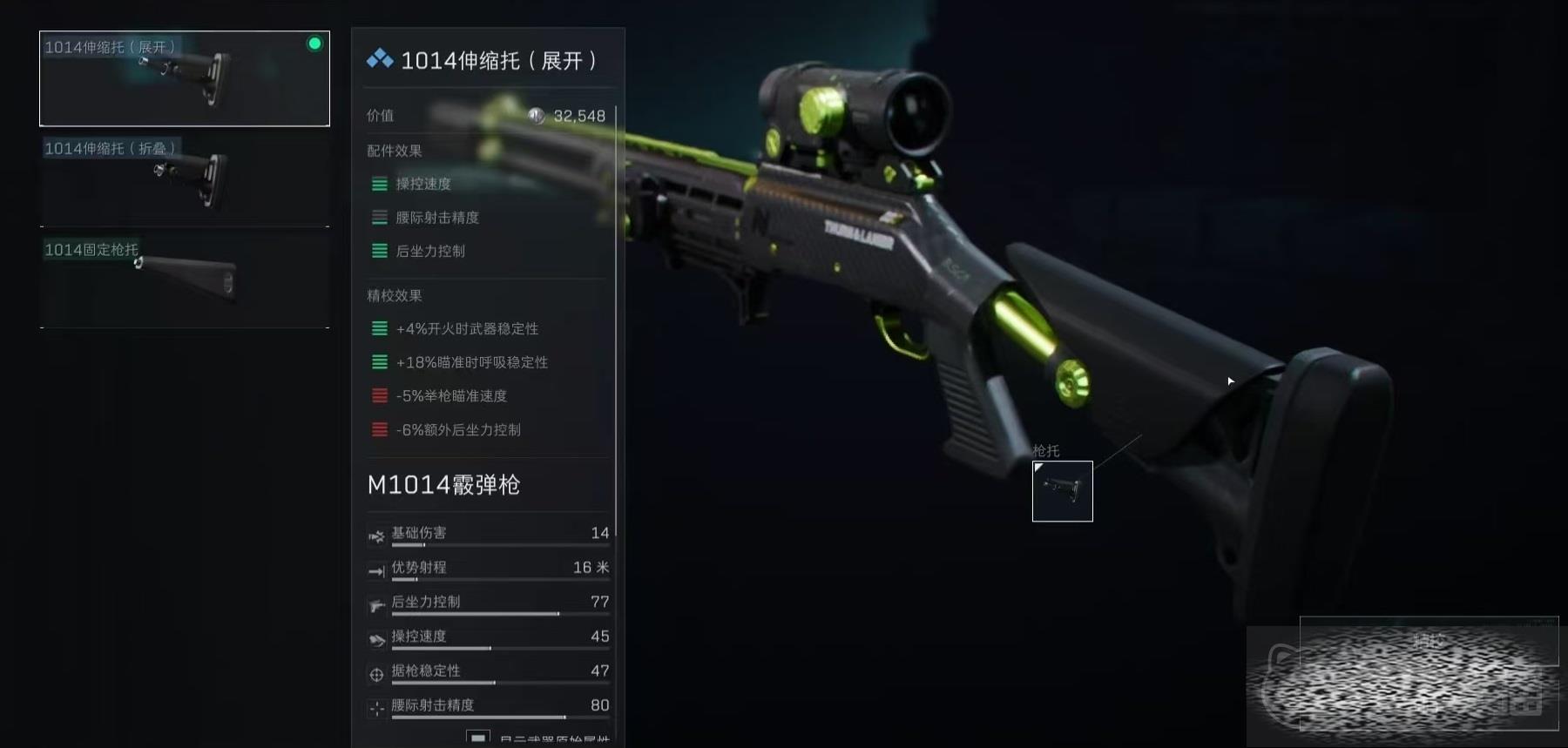The width and height of the screenshot is (1568, 748).
Task: Pick the 1014固定枪托 fixed stock
Action: tap(184, 281)
